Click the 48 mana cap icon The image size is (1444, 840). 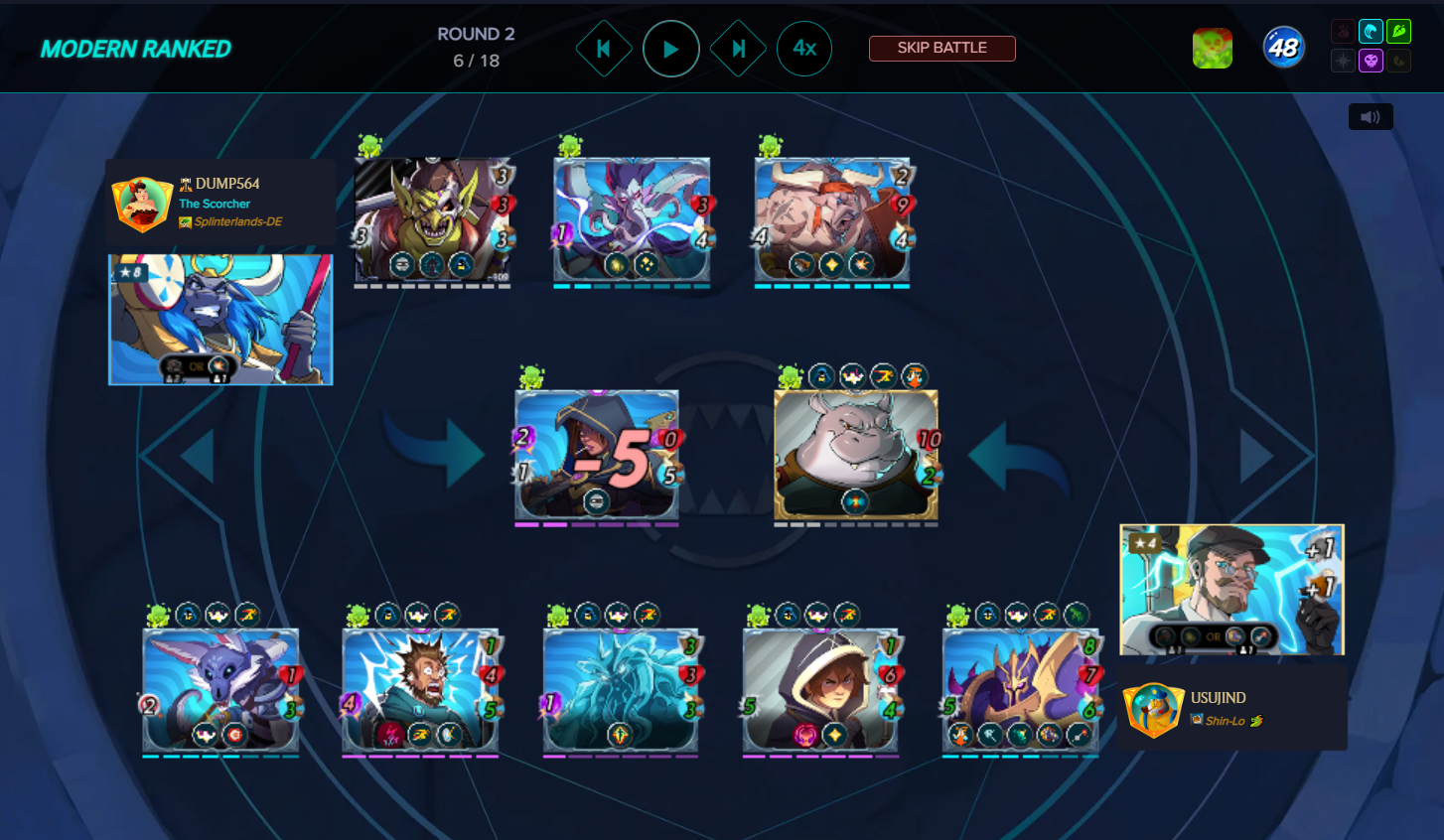click(1283, 48)
